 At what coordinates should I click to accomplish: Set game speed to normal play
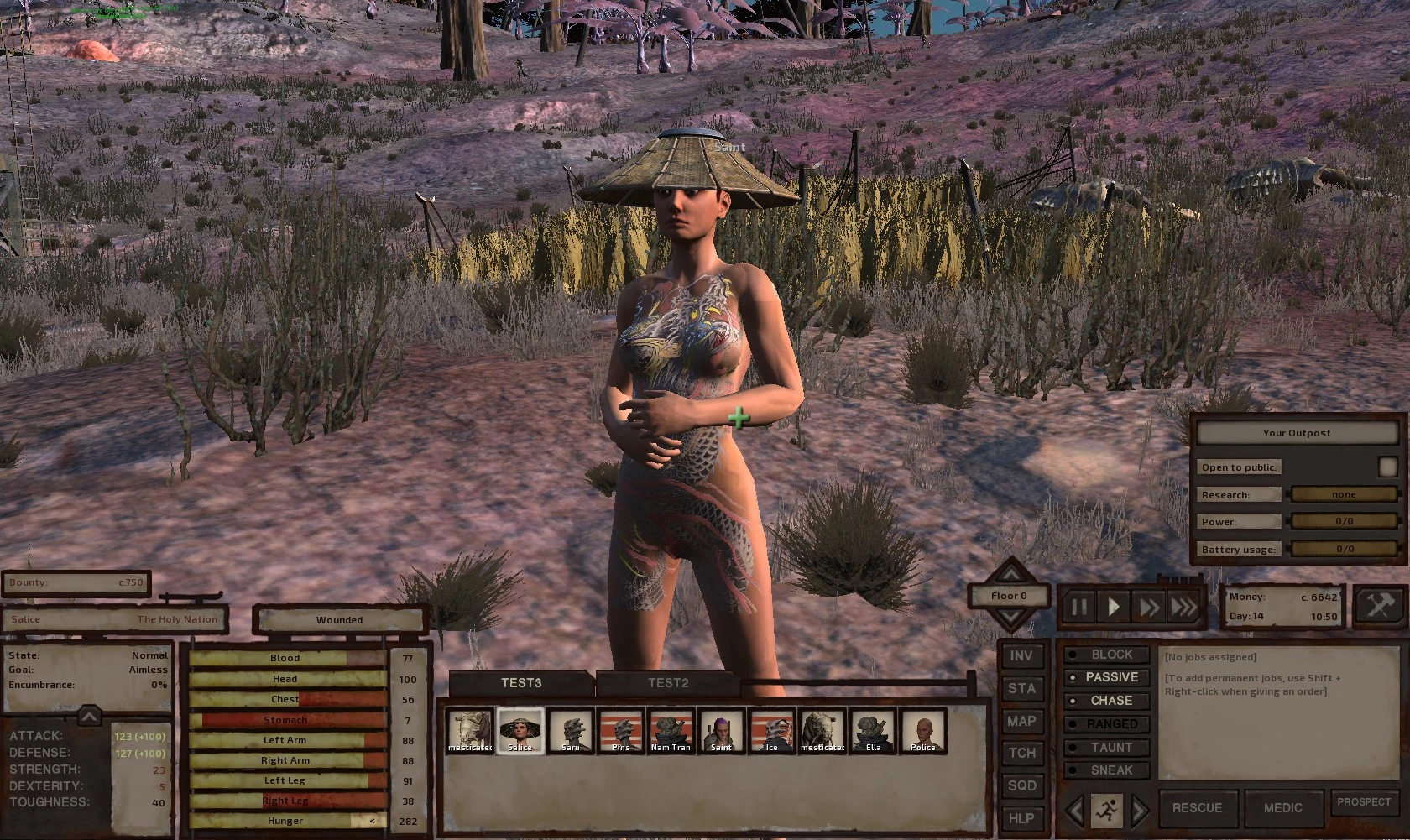[x=1114, y=607]
